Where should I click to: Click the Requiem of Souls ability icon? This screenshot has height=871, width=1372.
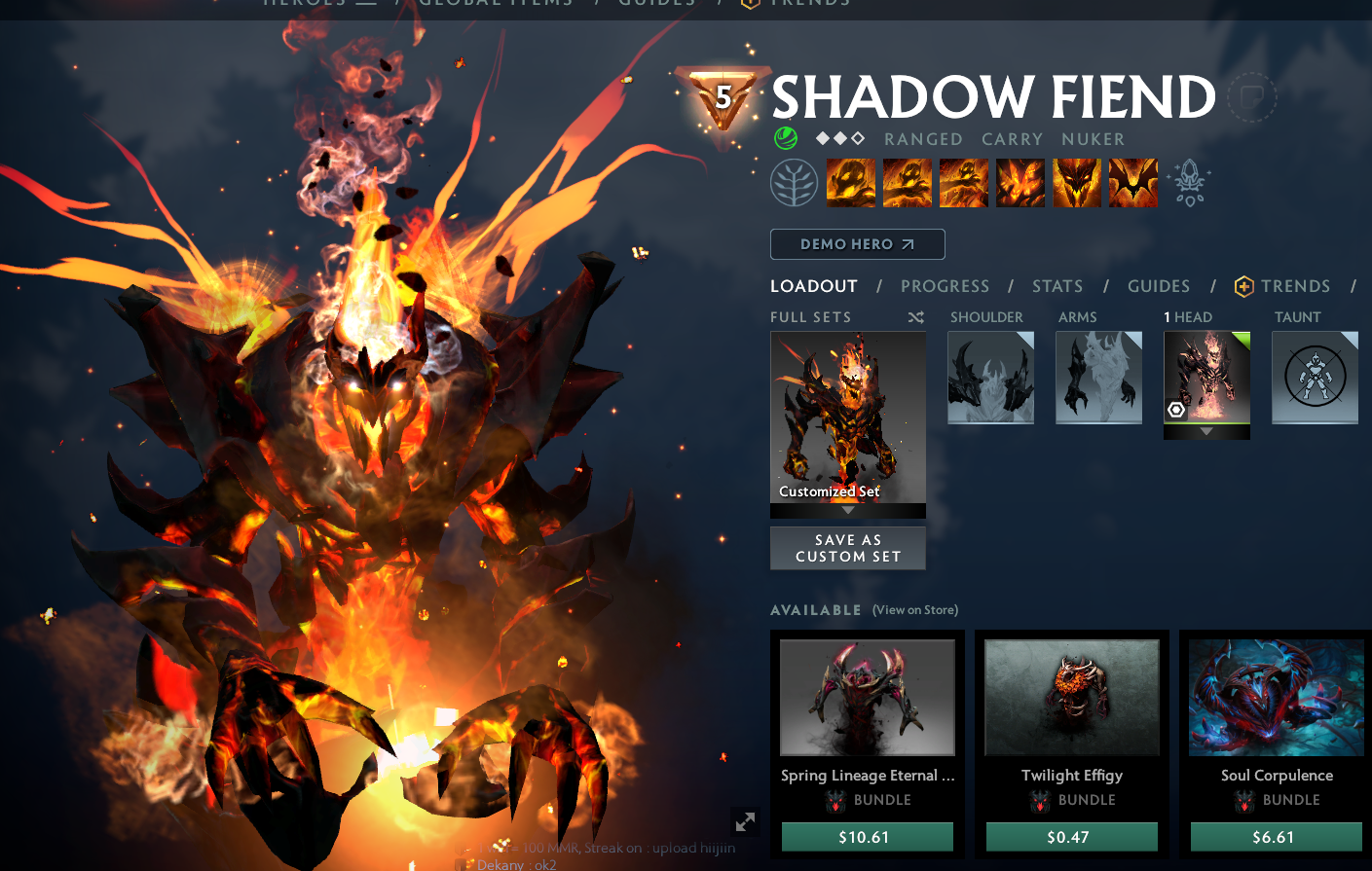coord(1132,182)
